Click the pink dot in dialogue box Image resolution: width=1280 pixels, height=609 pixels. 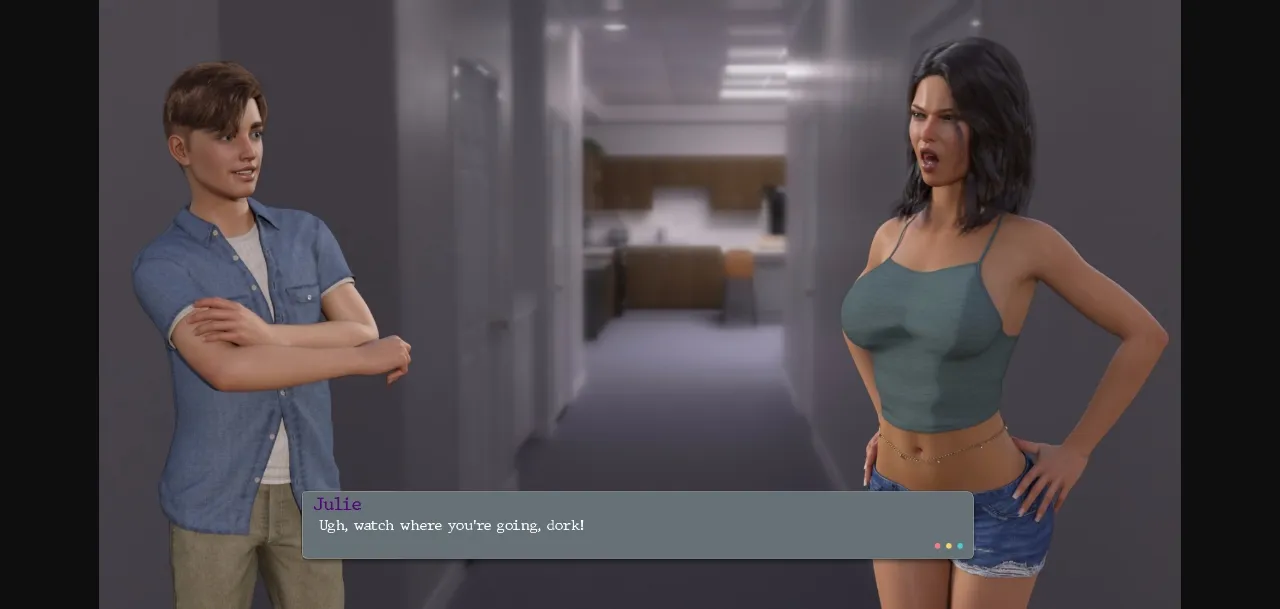(x=937, y=546)
